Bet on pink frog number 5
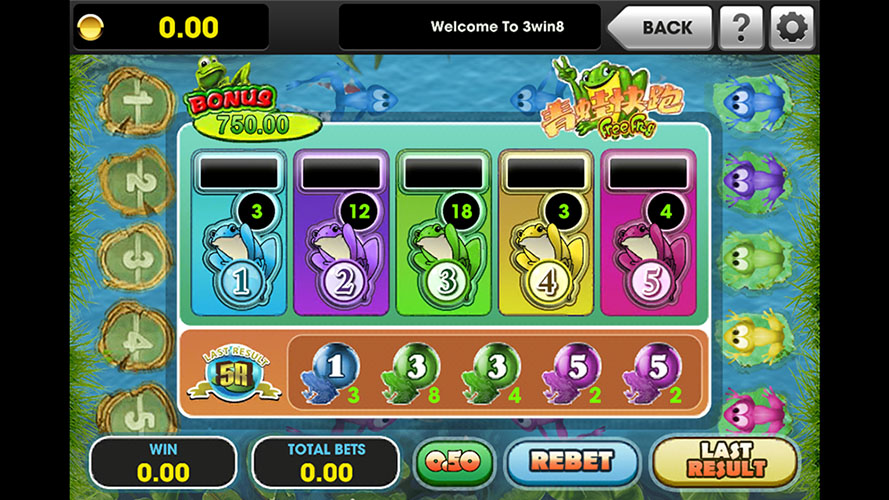 pyautogui.click(x=644, y=250)
